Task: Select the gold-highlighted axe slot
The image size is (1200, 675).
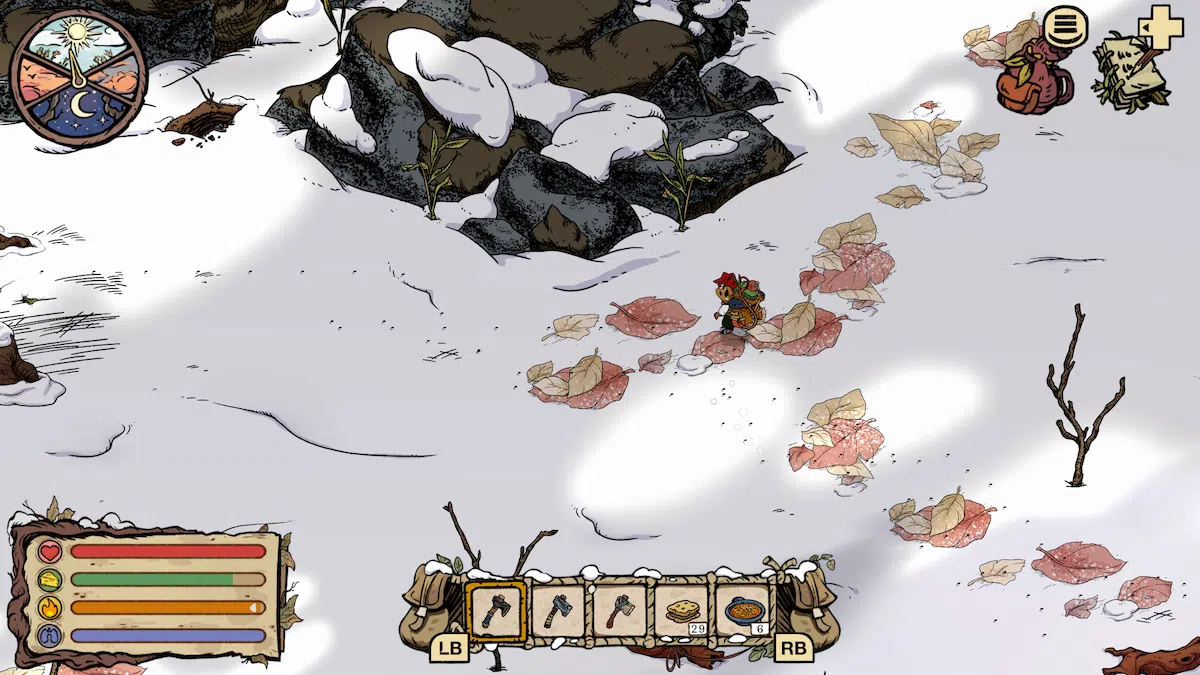Action: pos(495,612)
